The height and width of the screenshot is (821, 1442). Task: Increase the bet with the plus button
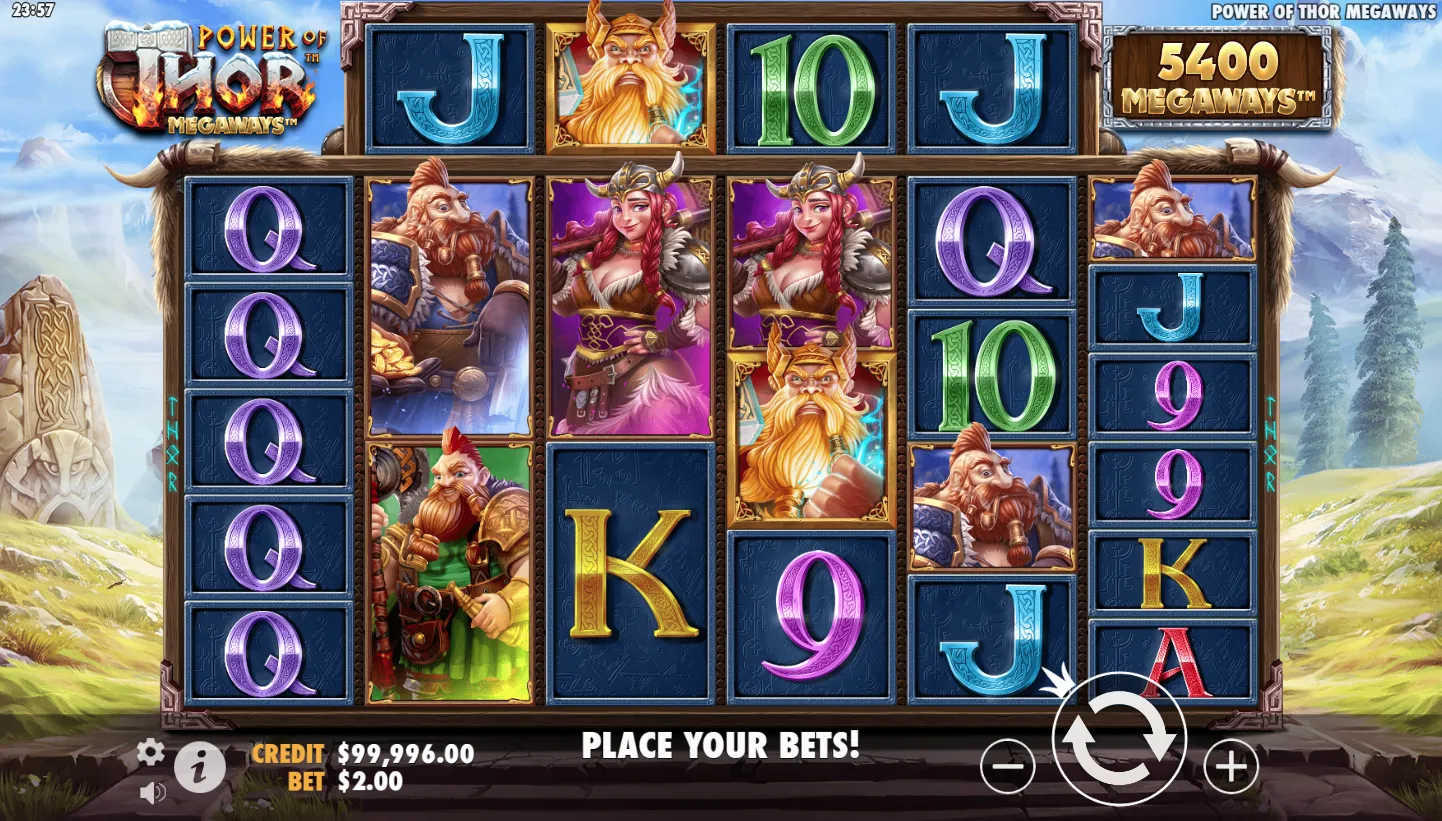1230,767
